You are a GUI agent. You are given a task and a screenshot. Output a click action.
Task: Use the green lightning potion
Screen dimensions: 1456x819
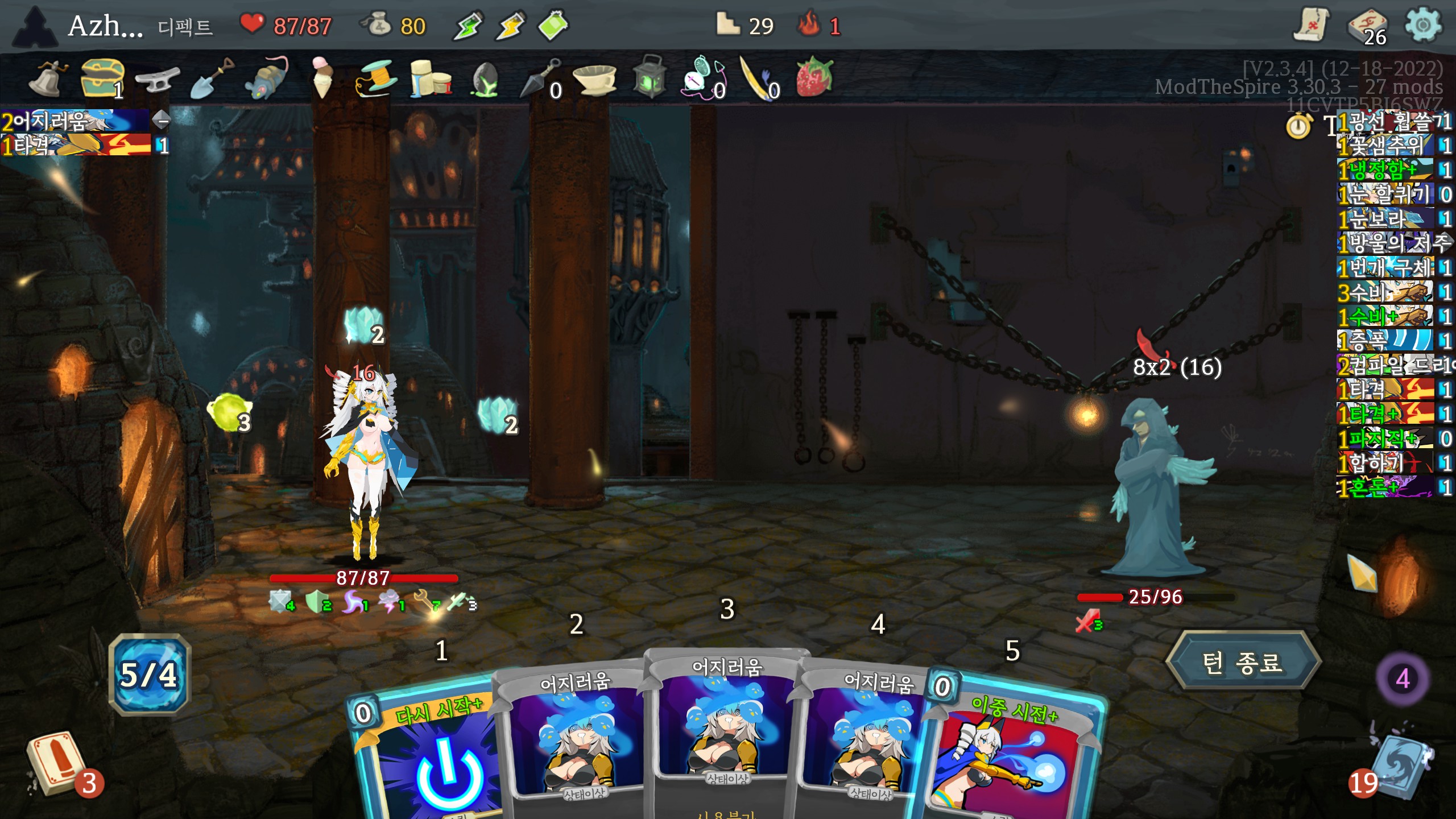(468, 26)
